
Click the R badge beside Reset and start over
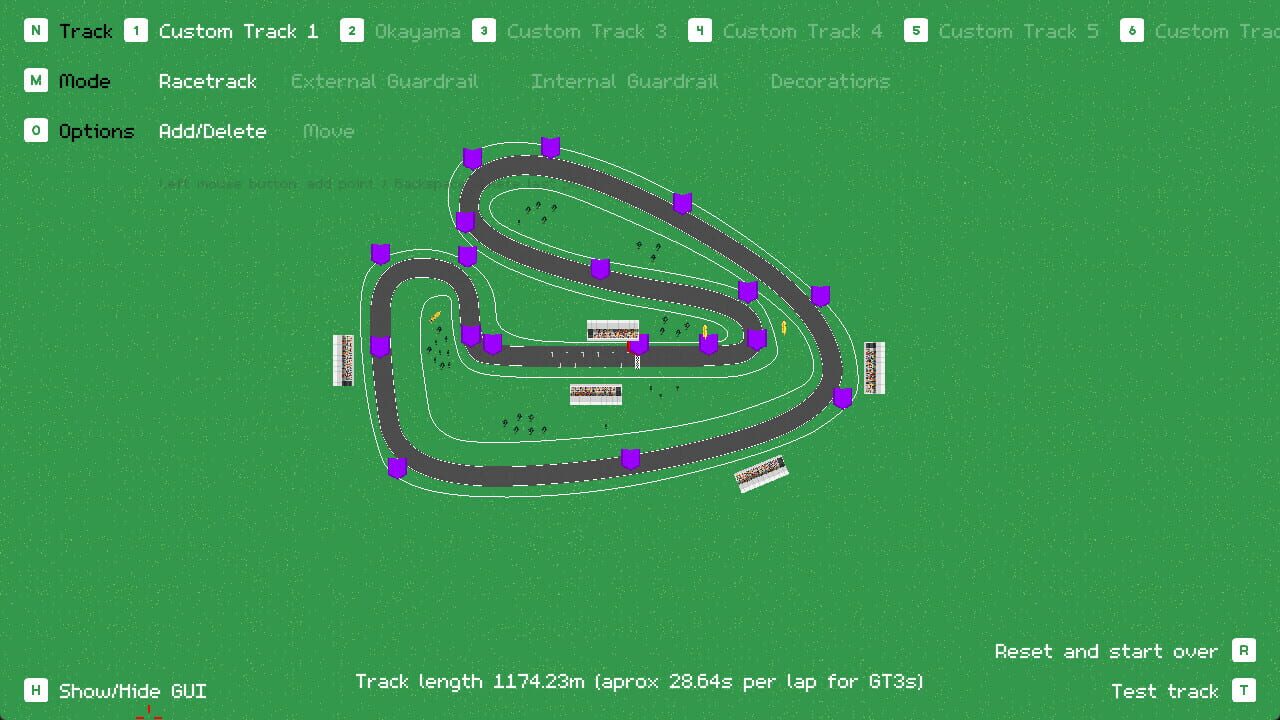pos(1244,650)
